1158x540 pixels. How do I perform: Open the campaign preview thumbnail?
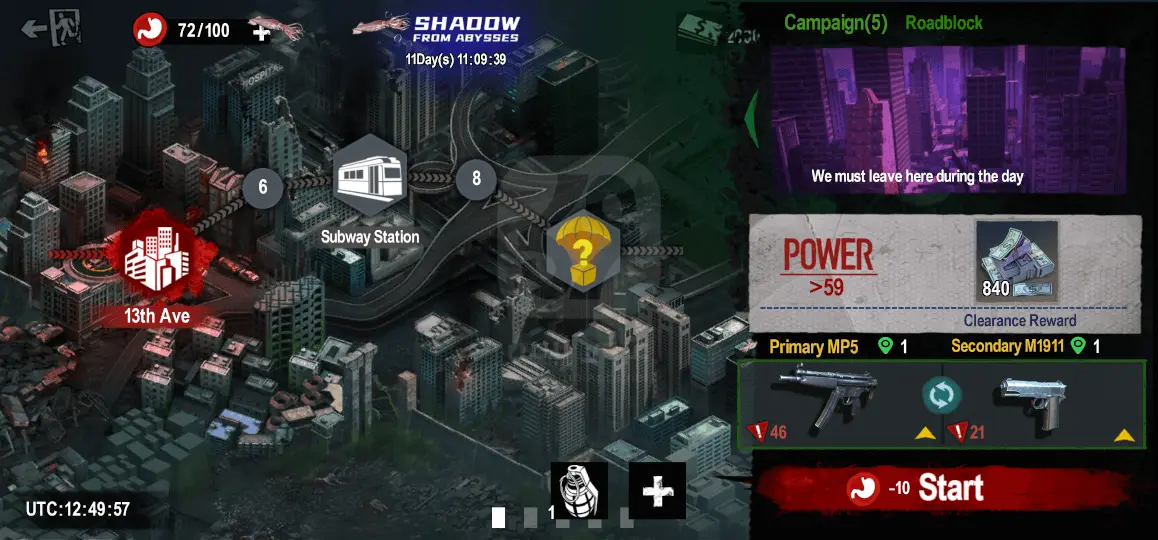click(x=948, y=118)
